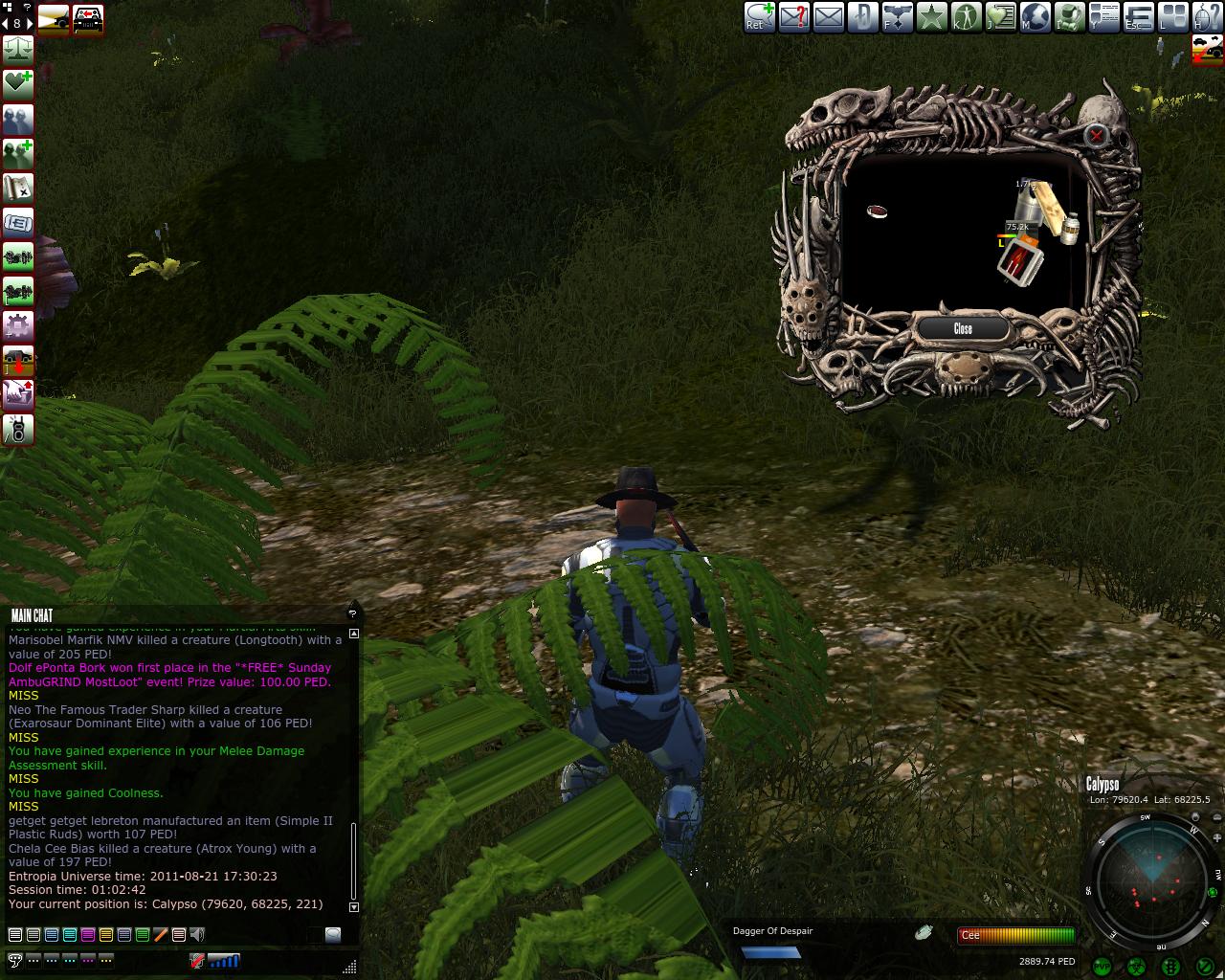1225x980 pixels.
Task: Toggle the chat speaker sound icon
Action: 197,934
